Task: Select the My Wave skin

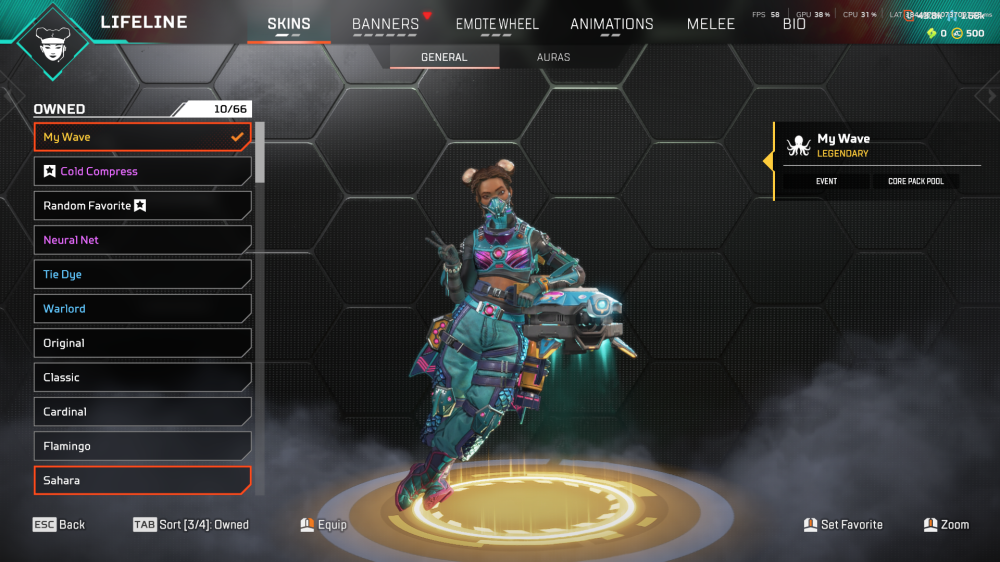Action: 142,137
